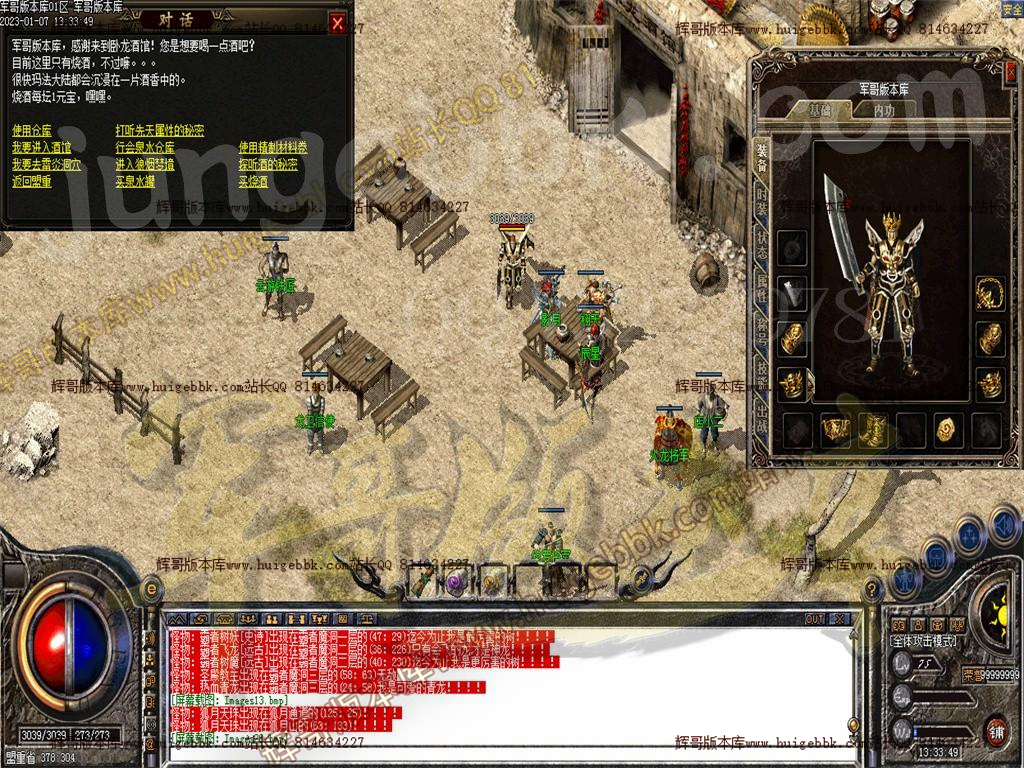Select the golden necklace equipment slot
The image size is (1024, 768).
coord(990,291)
